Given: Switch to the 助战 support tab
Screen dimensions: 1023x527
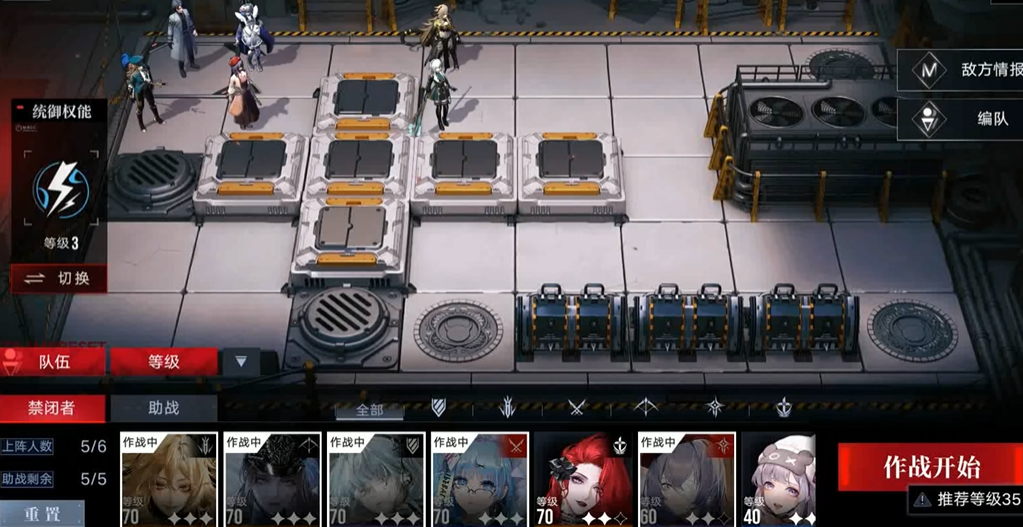Looking at the screenshot, I should (163, 407).
